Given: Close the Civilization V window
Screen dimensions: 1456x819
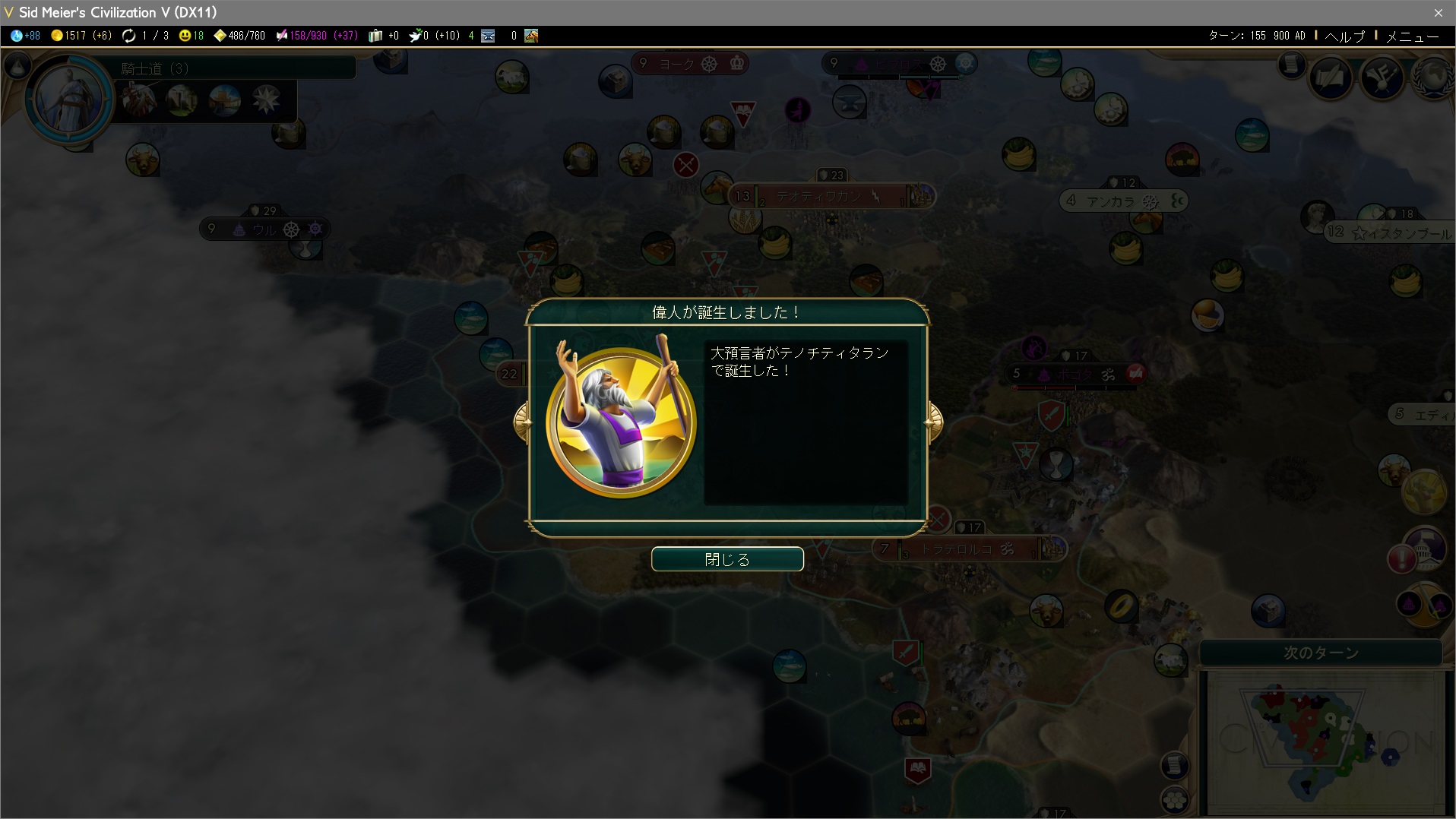Looking at the screenshot, I should click(x=1438, y=12).
